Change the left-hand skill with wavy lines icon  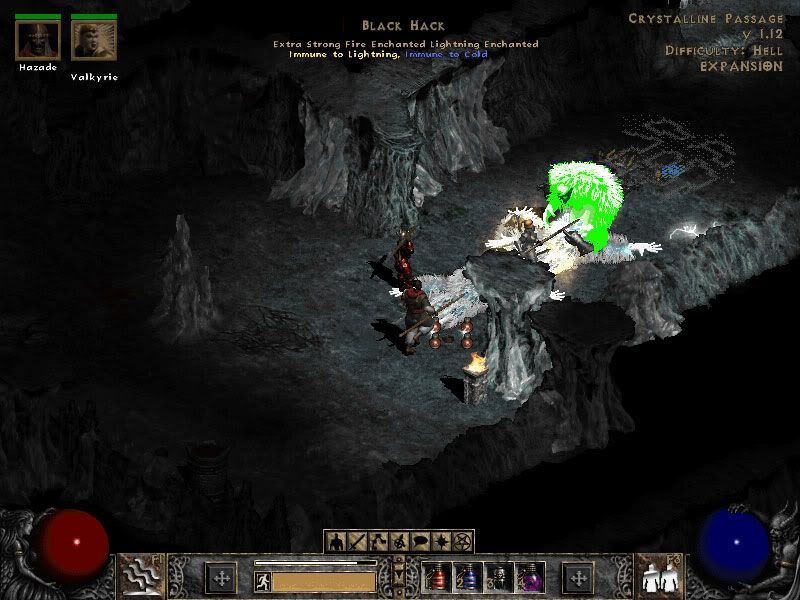[x=142, y=577]
